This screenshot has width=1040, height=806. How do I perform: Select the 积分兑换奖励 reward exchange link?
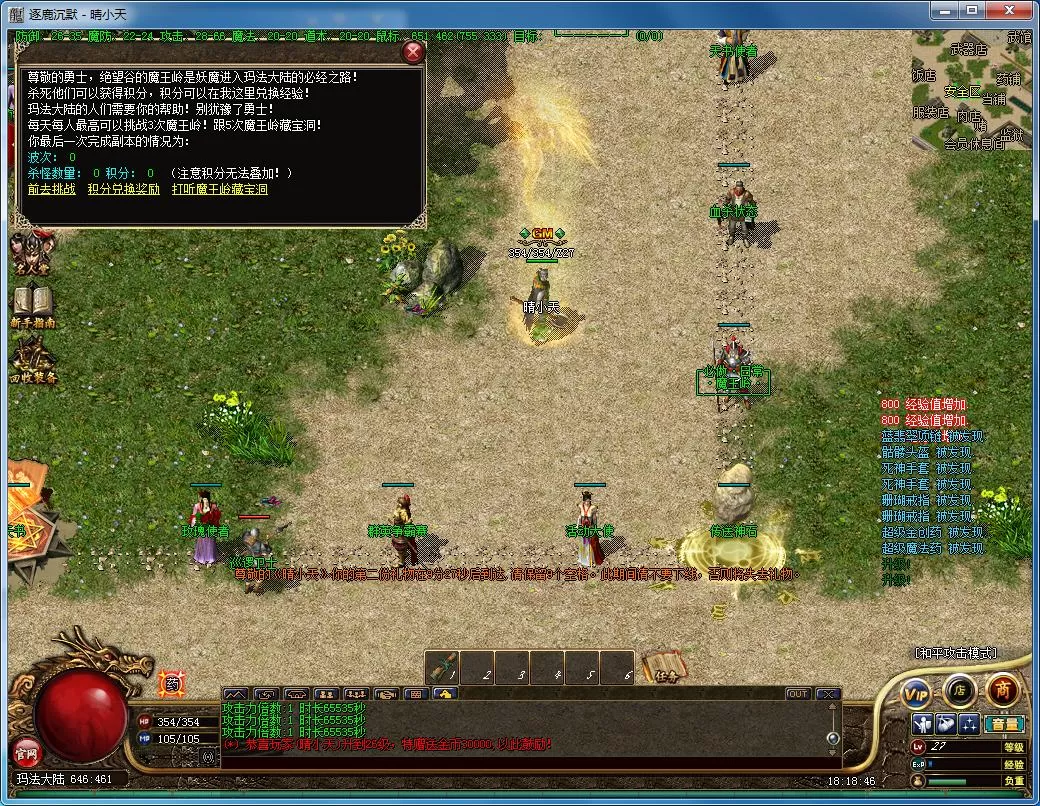coord(123,189)
